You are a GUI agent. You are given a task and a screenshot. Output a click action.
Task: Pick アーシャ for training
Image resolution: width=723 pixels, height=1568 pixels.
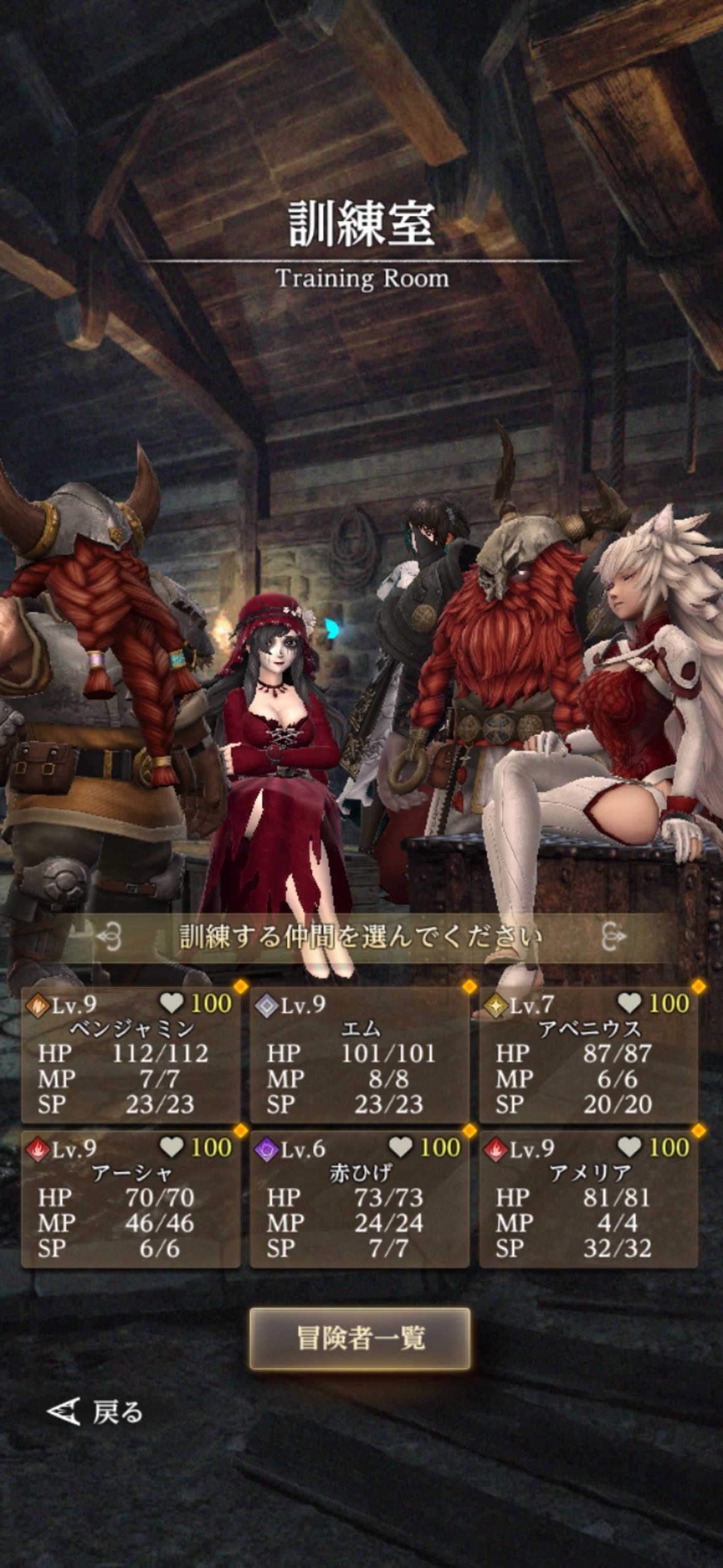pyautogui.click(x=131, y=1199)
